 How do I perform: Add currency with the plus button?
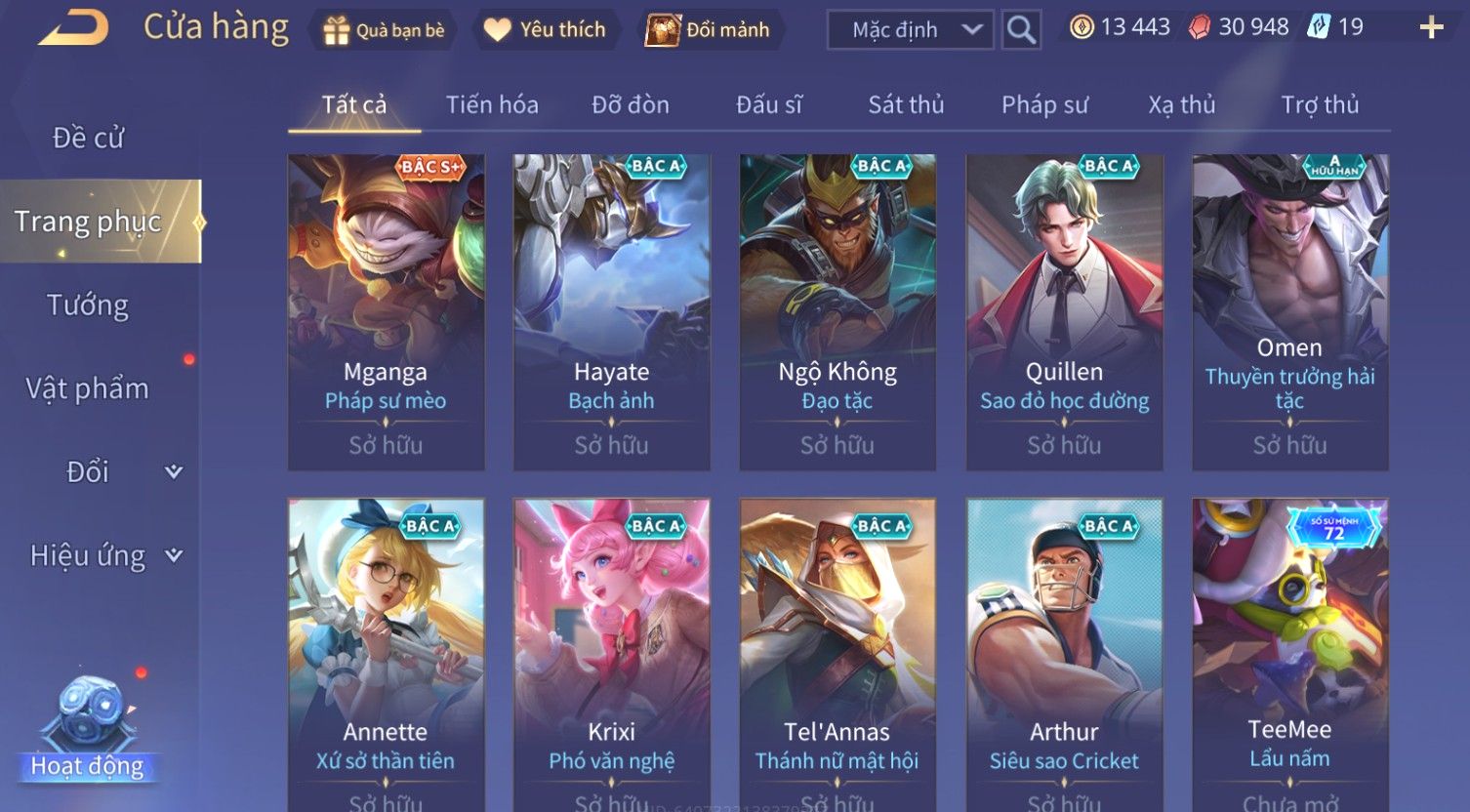point(1431,27)
